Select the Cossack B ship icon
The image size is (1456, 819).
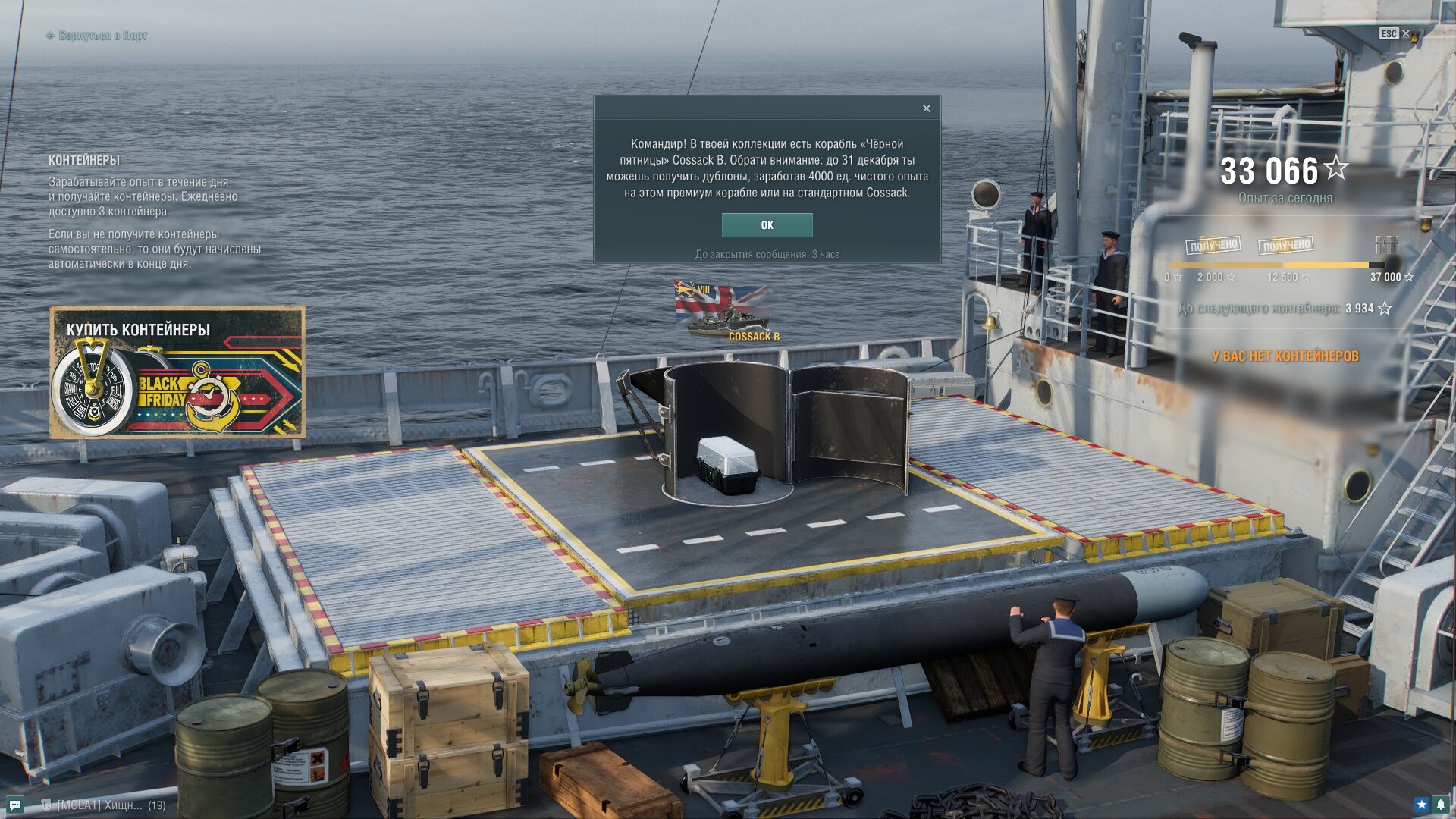(726, 312)
